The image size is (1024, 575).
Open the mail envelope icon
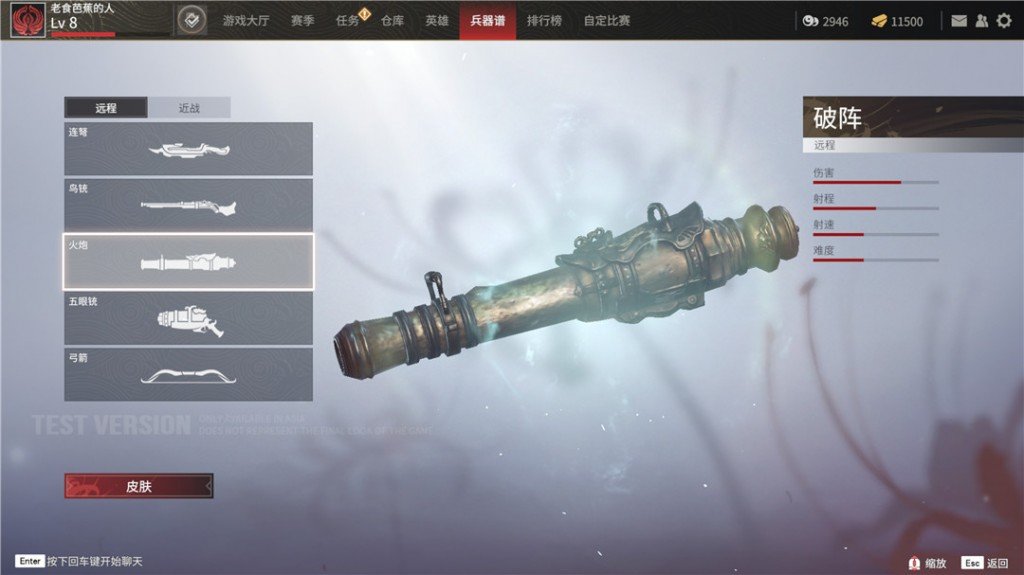pyautogui.click(x=959, y=20)
